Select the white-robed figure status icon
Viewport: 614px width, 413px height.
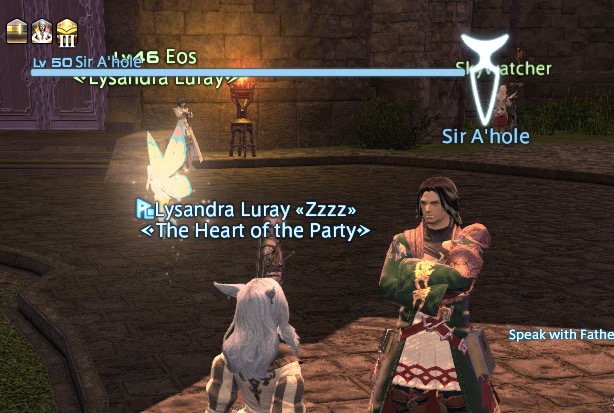pos(43,31)
